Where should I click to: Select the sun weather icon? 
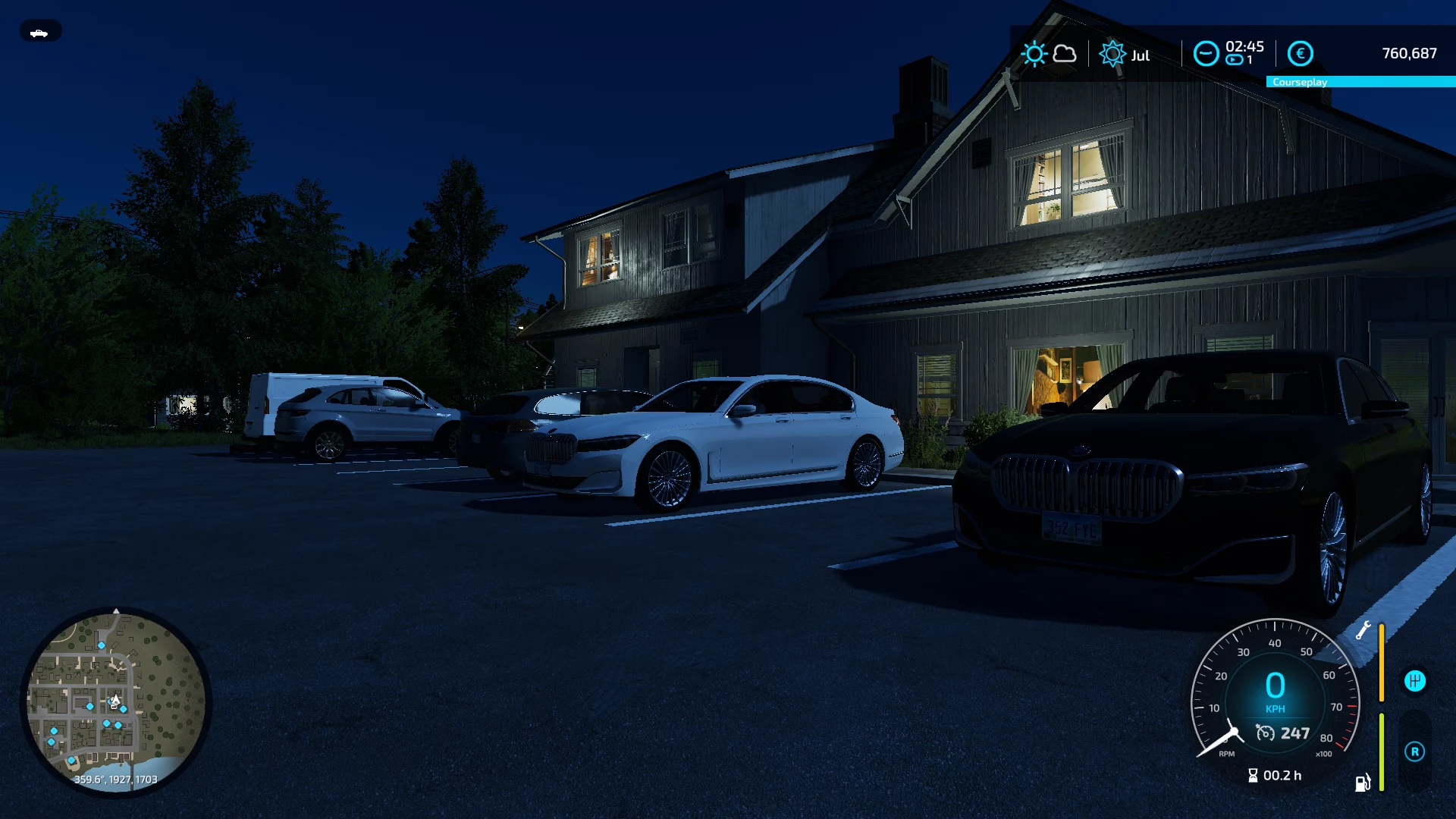click(x=1035, y=53)
